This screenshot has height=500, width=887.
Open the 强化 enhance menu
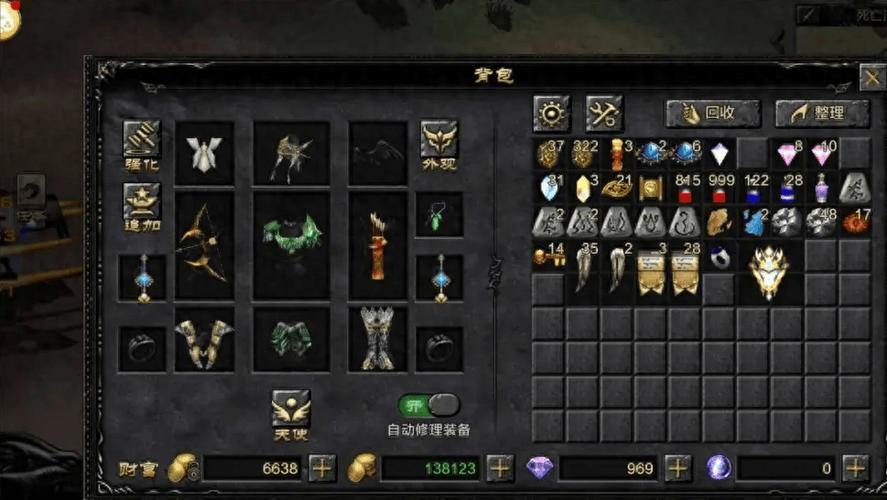tap(141, 145)
